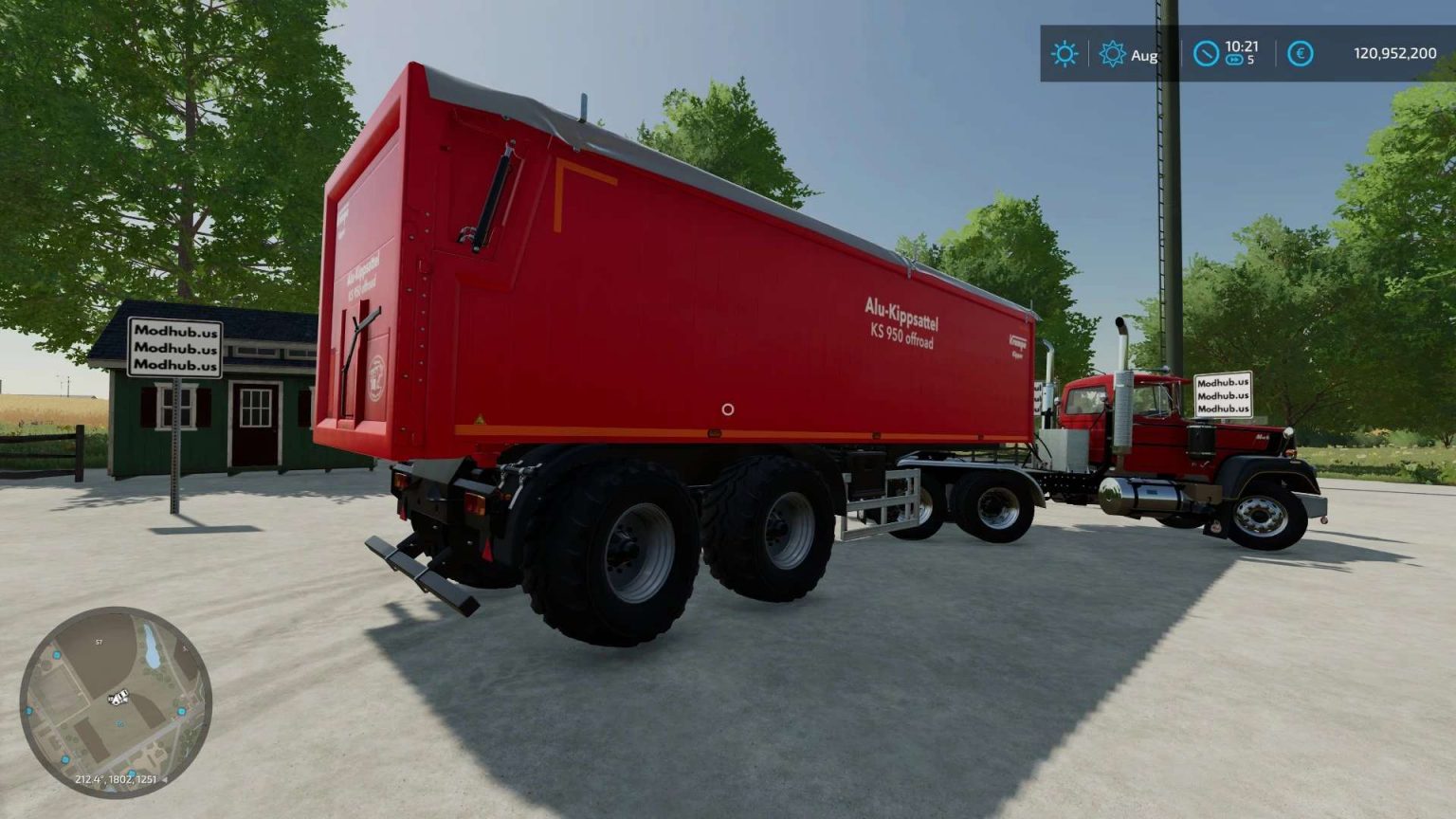Click the Modhub.us sign beside the truck
The width and height of the screenshot is (1456, 819).
[x=1224, y=396]
